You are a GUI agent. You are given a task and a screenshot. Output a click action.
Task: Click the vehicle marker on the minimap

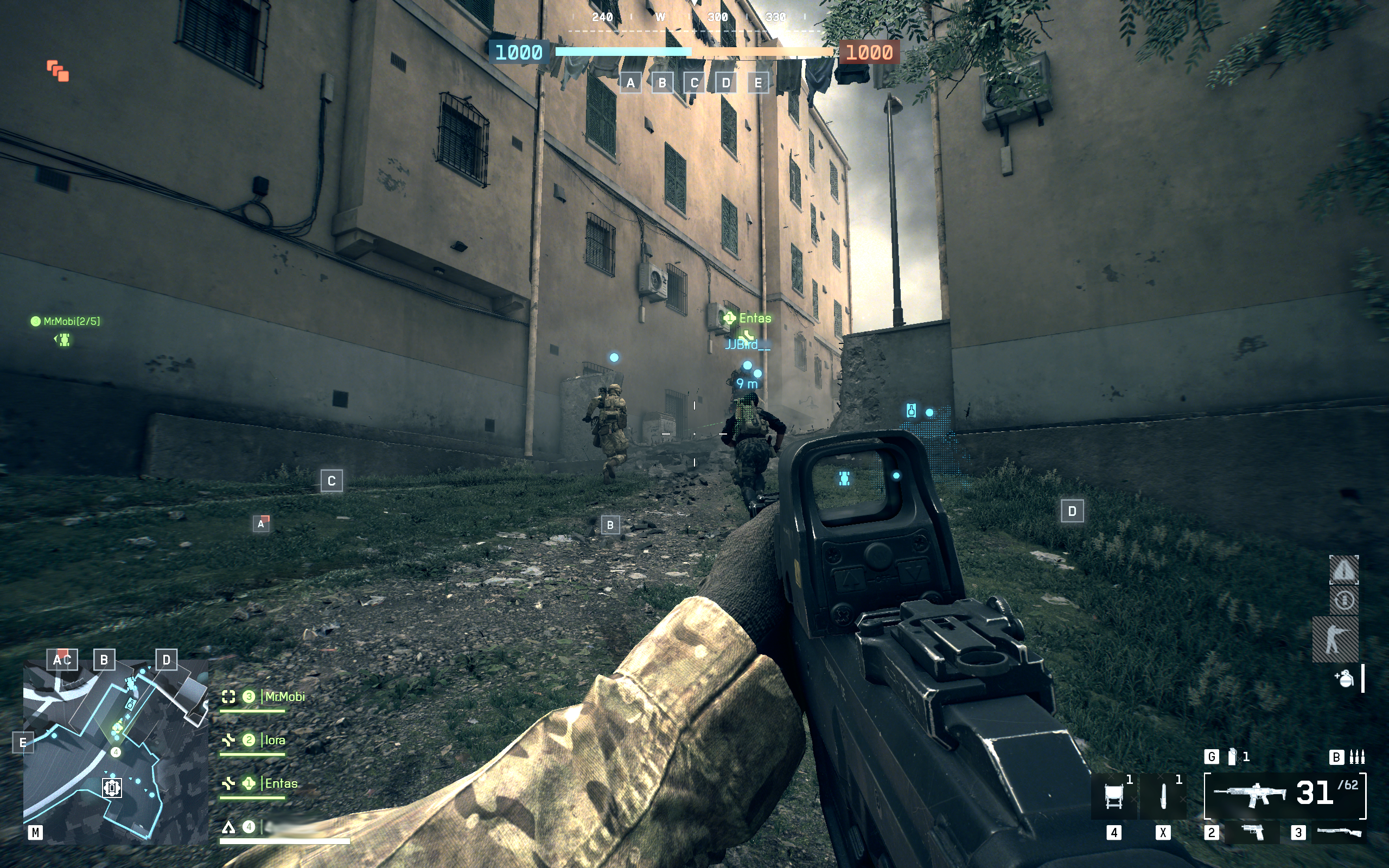click(112, 787)
